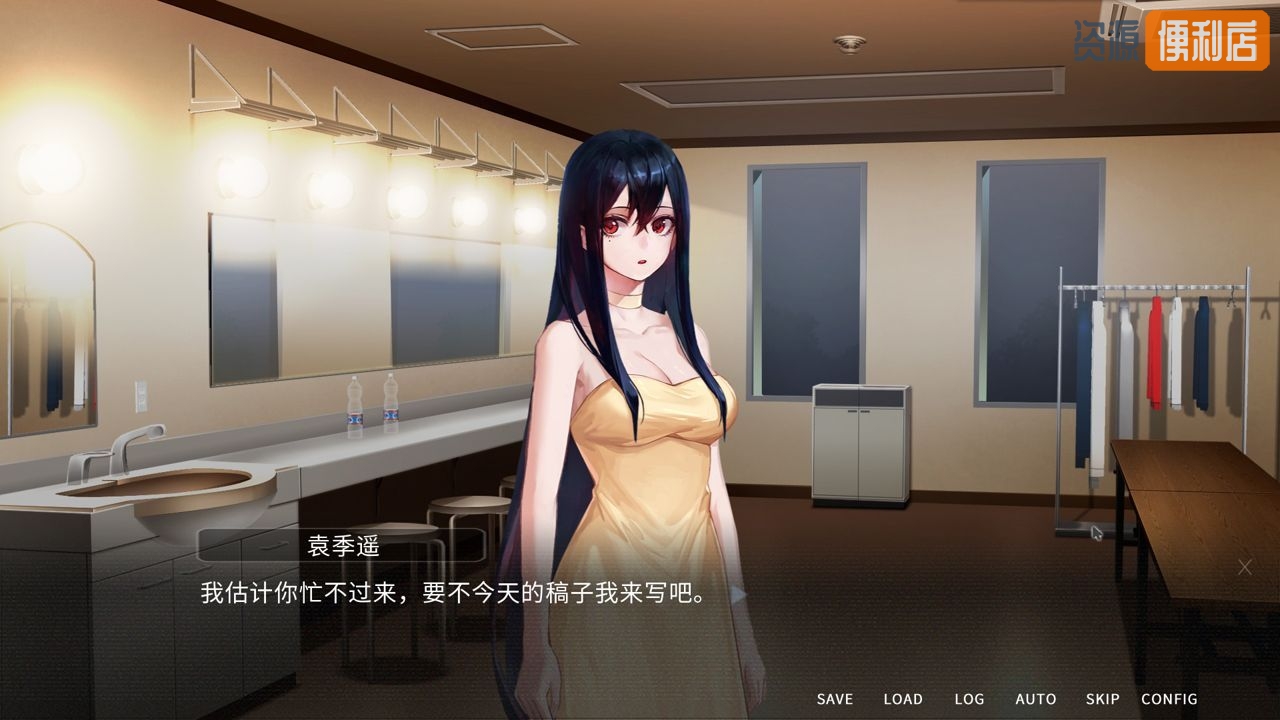Open the LOAD menu
Viewport: 1280px width, 720px height.
(902, 699)
